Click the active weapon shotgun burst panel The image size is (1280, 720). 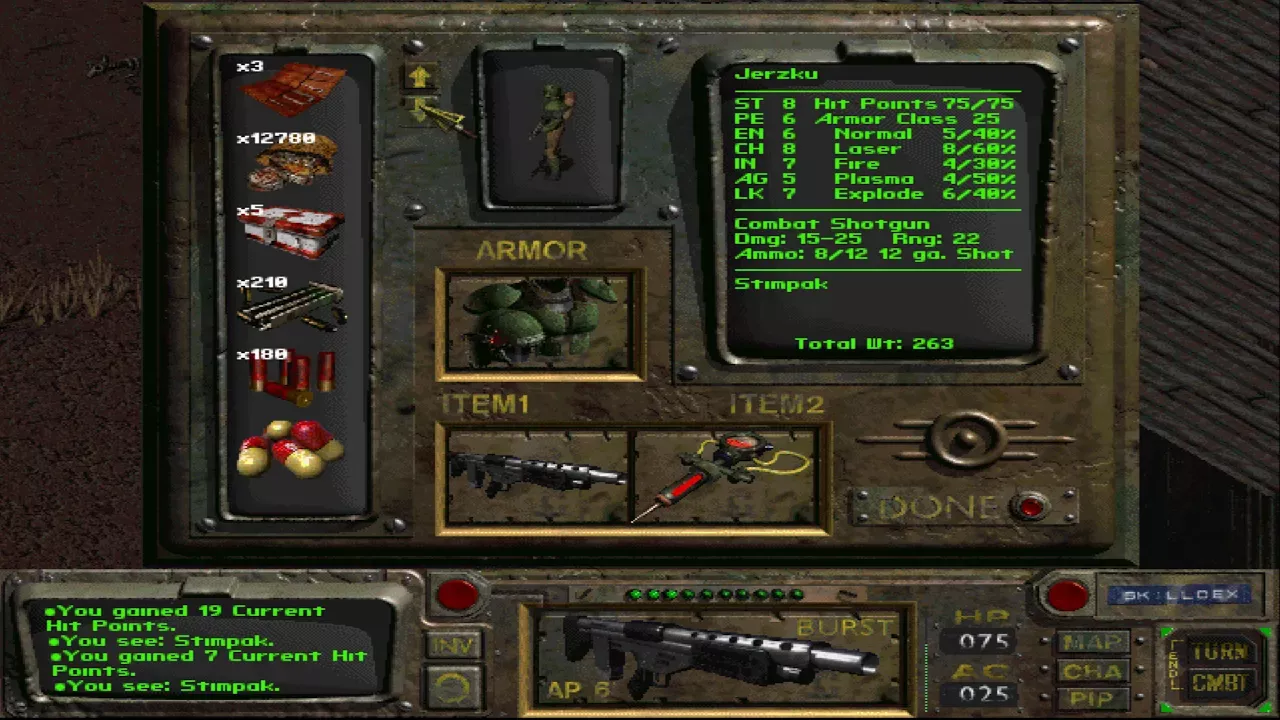pos(717,656)
